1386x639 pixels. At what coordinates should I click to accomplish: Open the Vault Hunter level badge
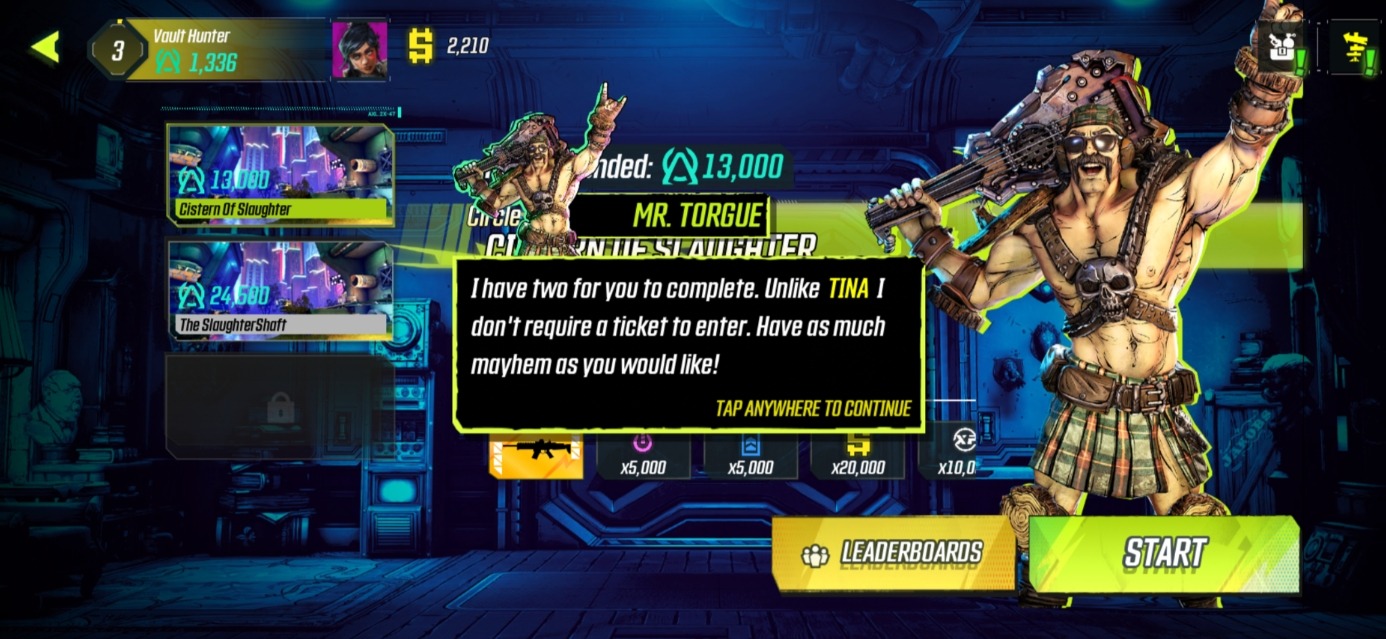pos(117,50)
